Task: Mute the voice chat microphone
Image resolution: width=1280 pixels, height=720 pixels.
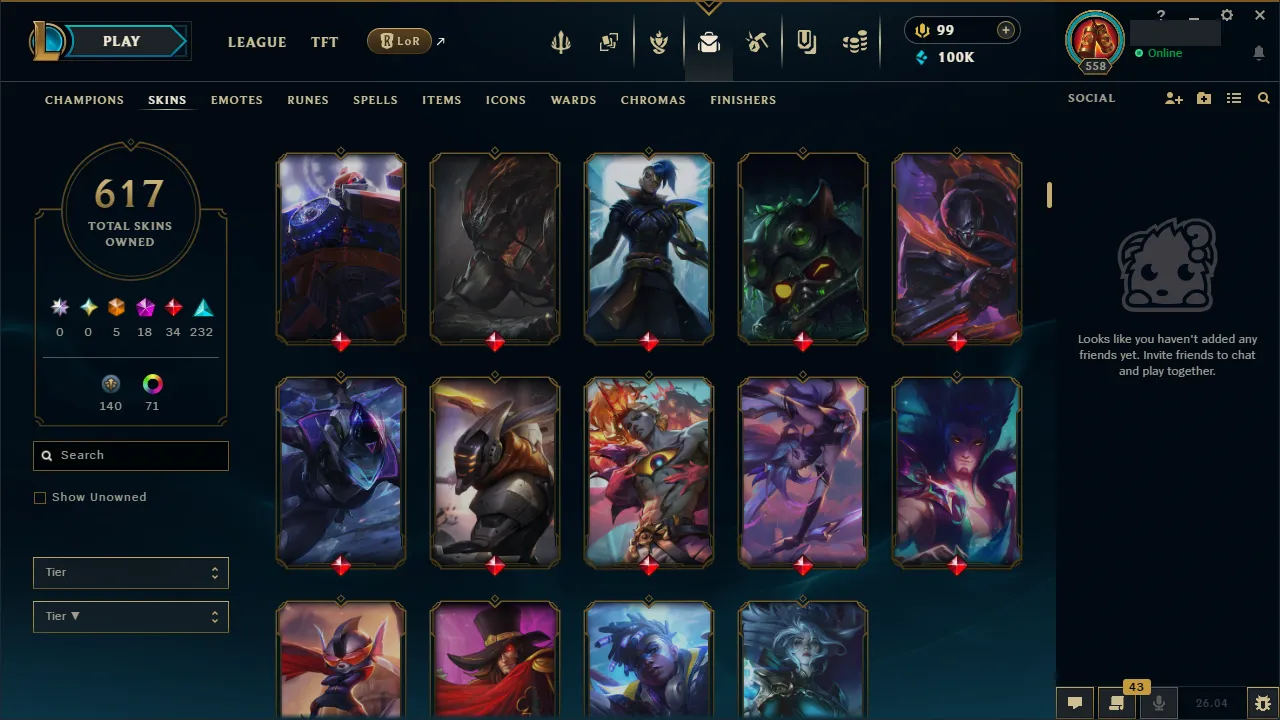Action: pyautogui.click(x=1159, y=703)
